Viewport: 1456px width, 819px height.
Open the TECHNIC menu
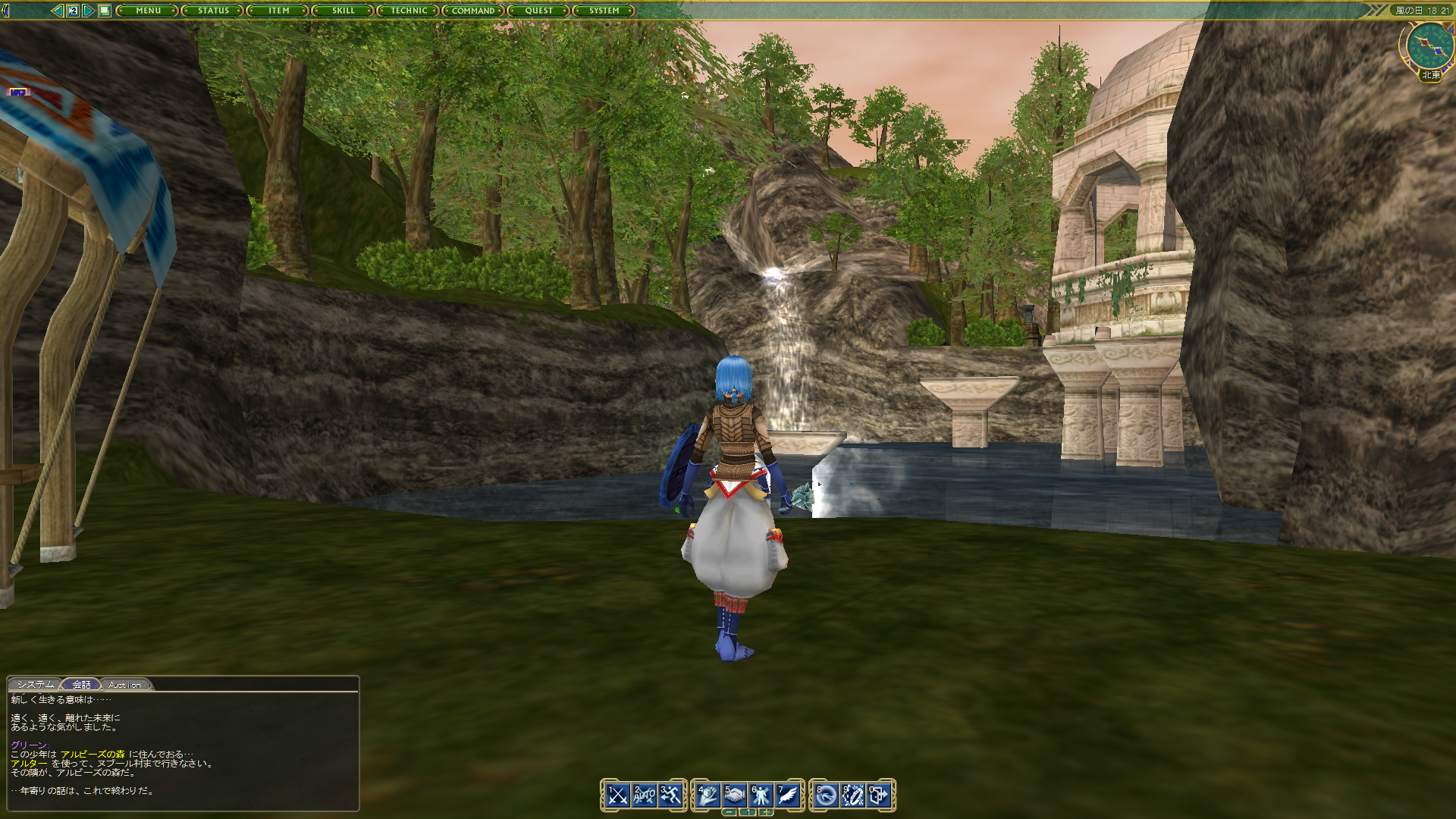[x=408, y=11]
